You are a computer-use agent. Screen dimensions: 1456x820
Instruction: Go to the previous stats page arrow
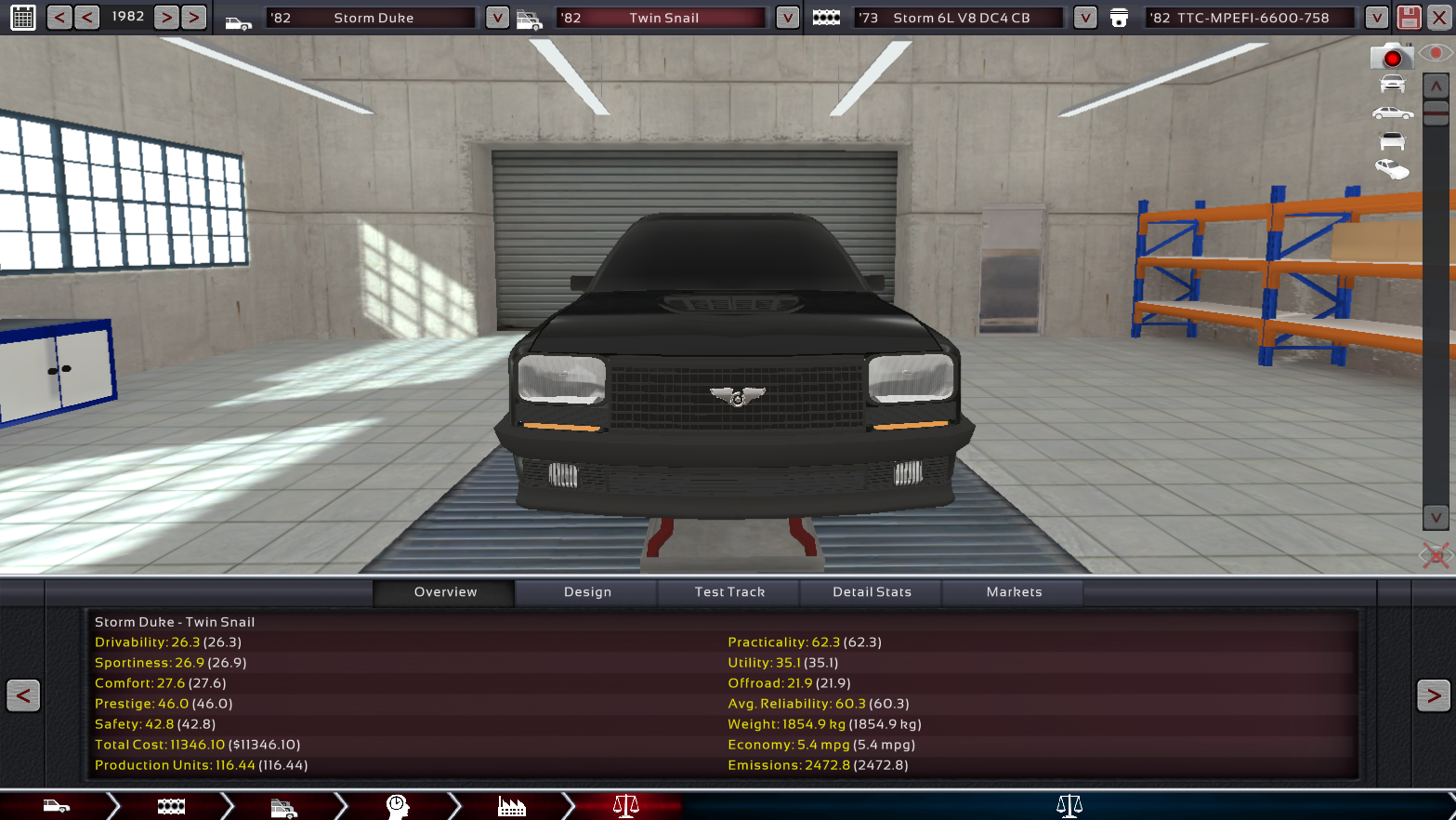[23, 695]
